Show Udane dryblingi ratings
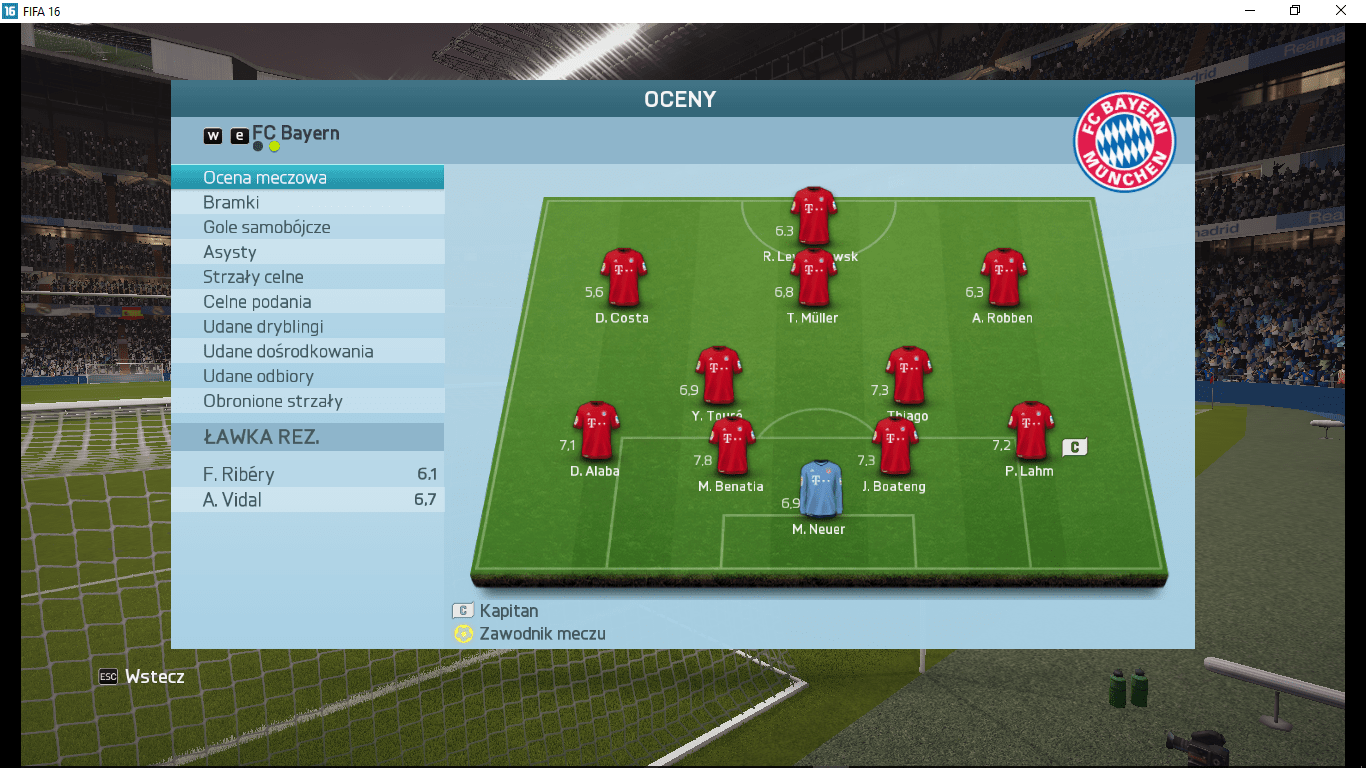This screenshot has height=768, width=1366. click(x=307, y=327)
